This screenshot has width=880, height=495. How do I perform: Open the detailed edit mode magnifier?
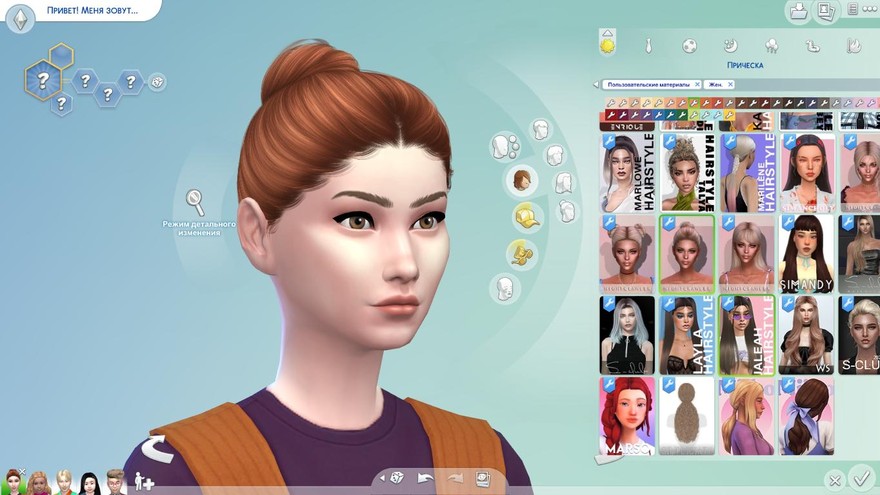click(196, 202)
